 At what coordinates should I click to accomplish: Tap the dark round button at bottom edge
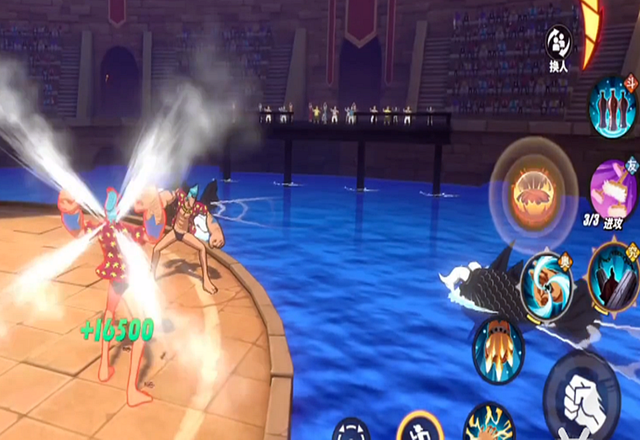coord(351,430)
